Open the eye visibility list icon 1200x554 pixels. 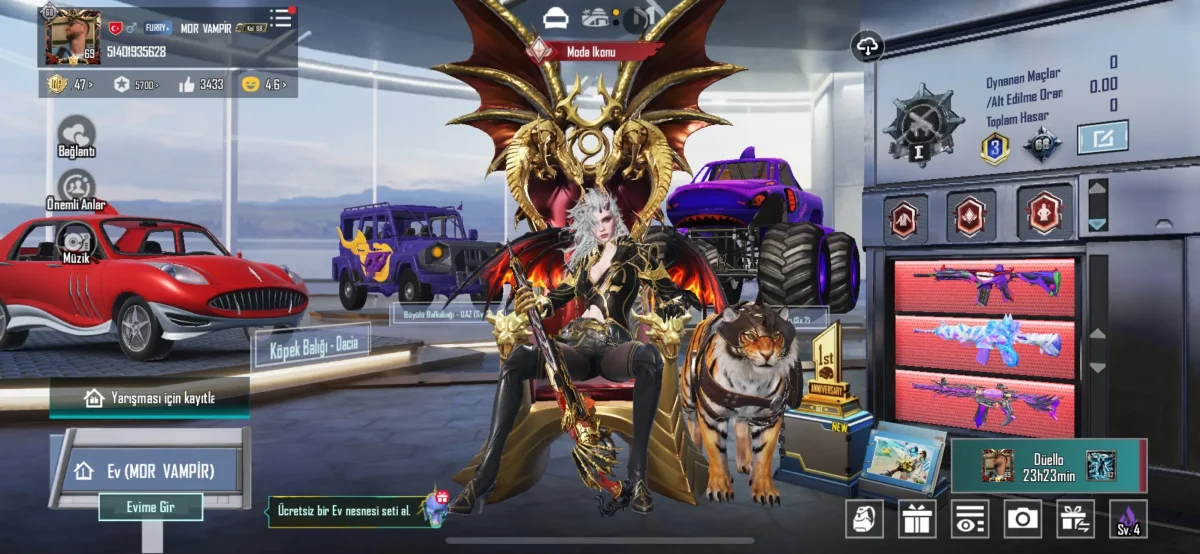(969, 518)
